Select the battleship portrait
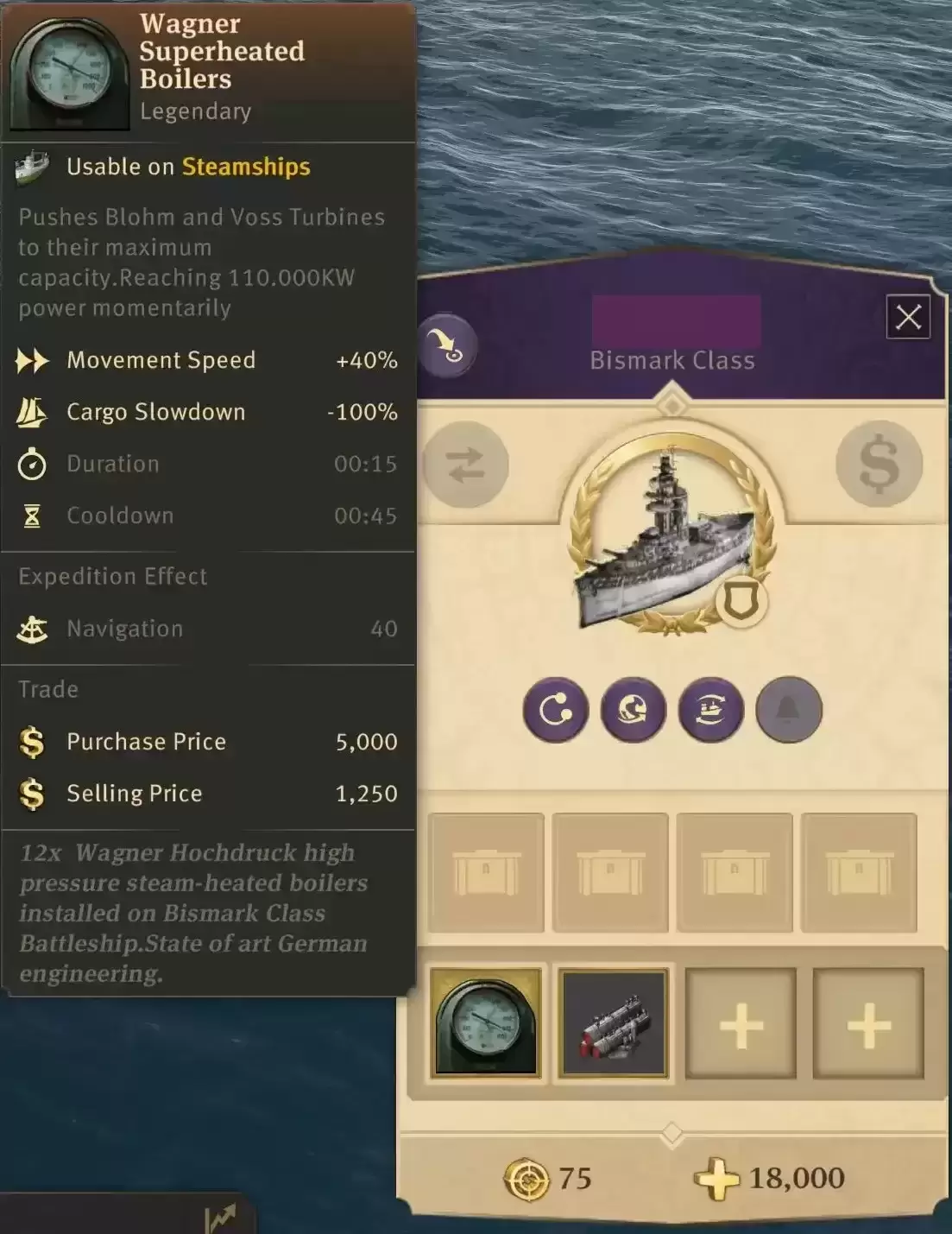The image size is (952, 1234). coord(665,535)
